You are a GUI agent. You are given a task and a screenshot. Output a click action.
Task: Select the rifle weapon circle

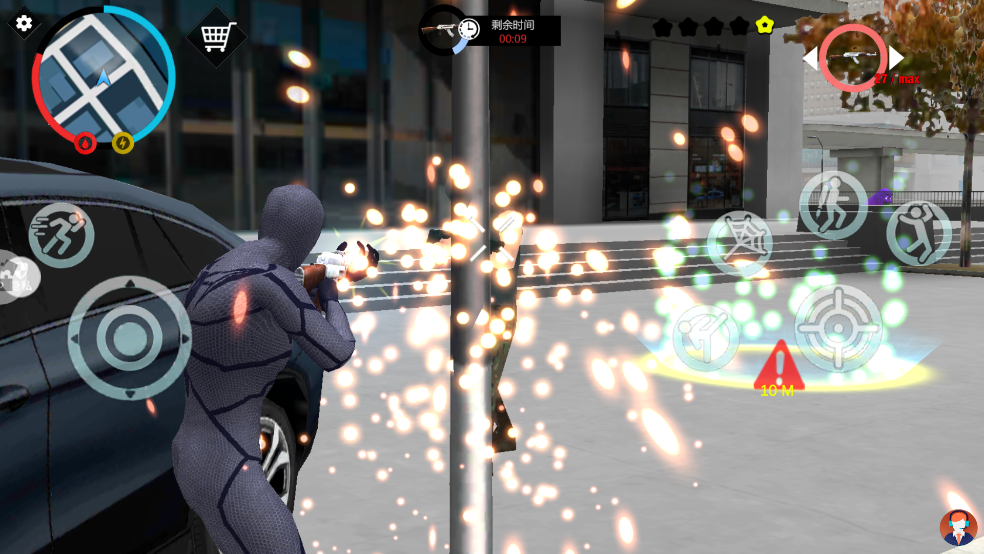(x=853, y=58)
